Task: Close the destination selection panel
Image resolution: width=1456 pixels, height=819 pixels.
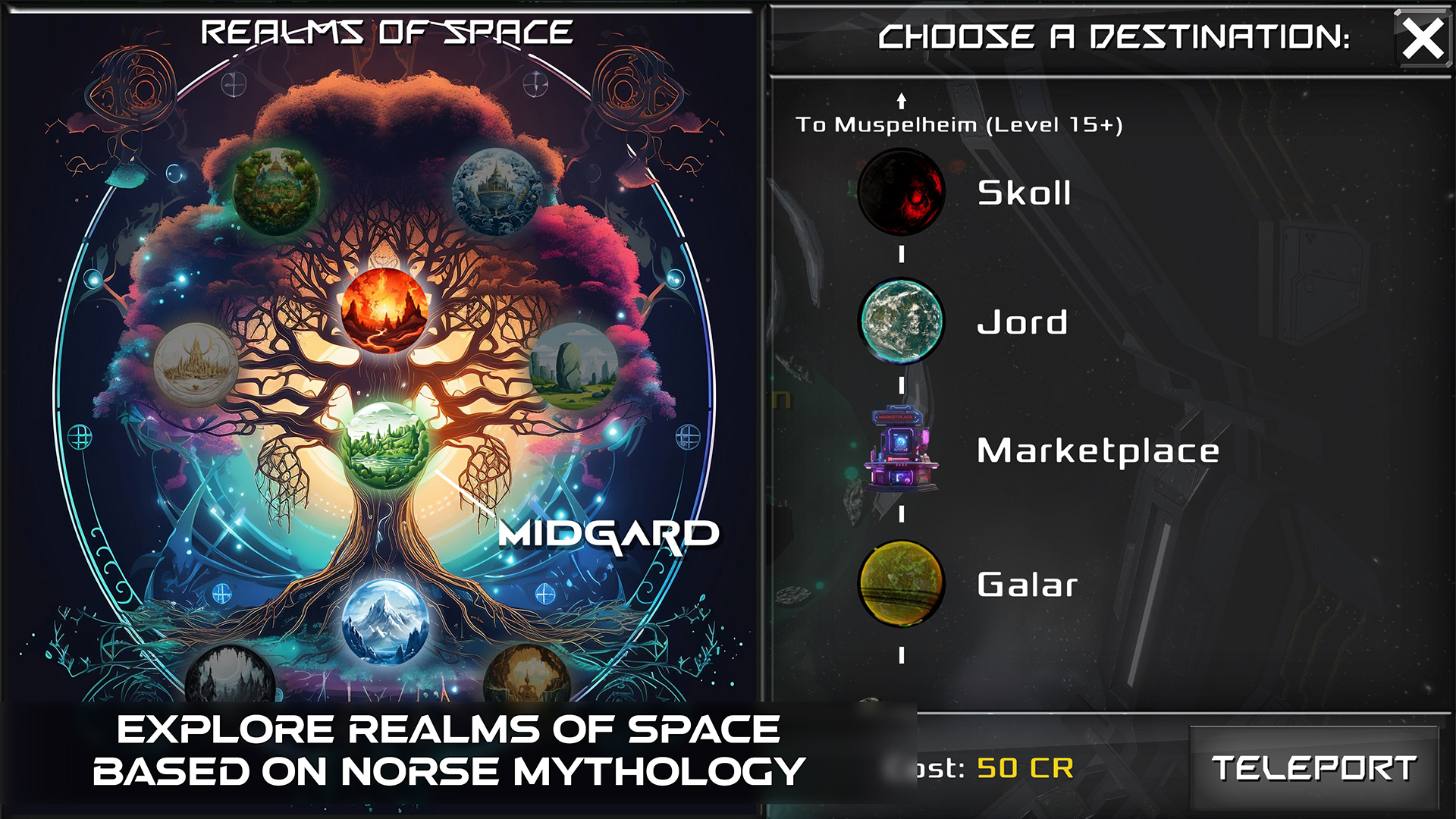Action: pos(1421,38)
